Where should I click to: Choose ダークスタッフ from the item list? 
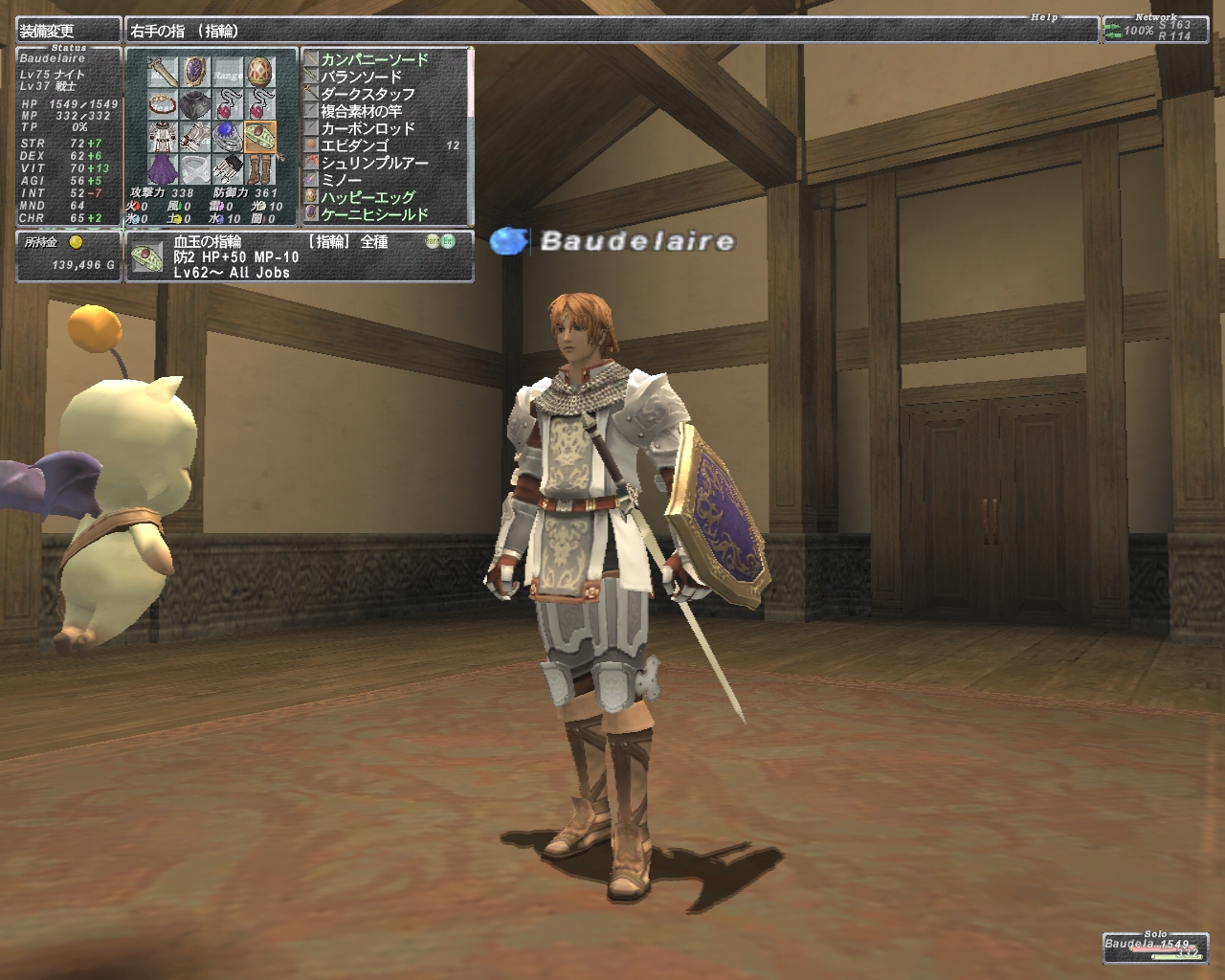367,94
